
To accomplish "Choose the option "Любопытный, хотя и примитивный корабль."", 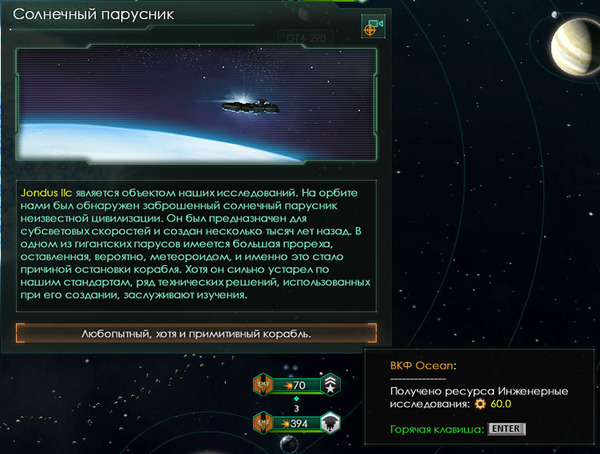I will point(197,333).
